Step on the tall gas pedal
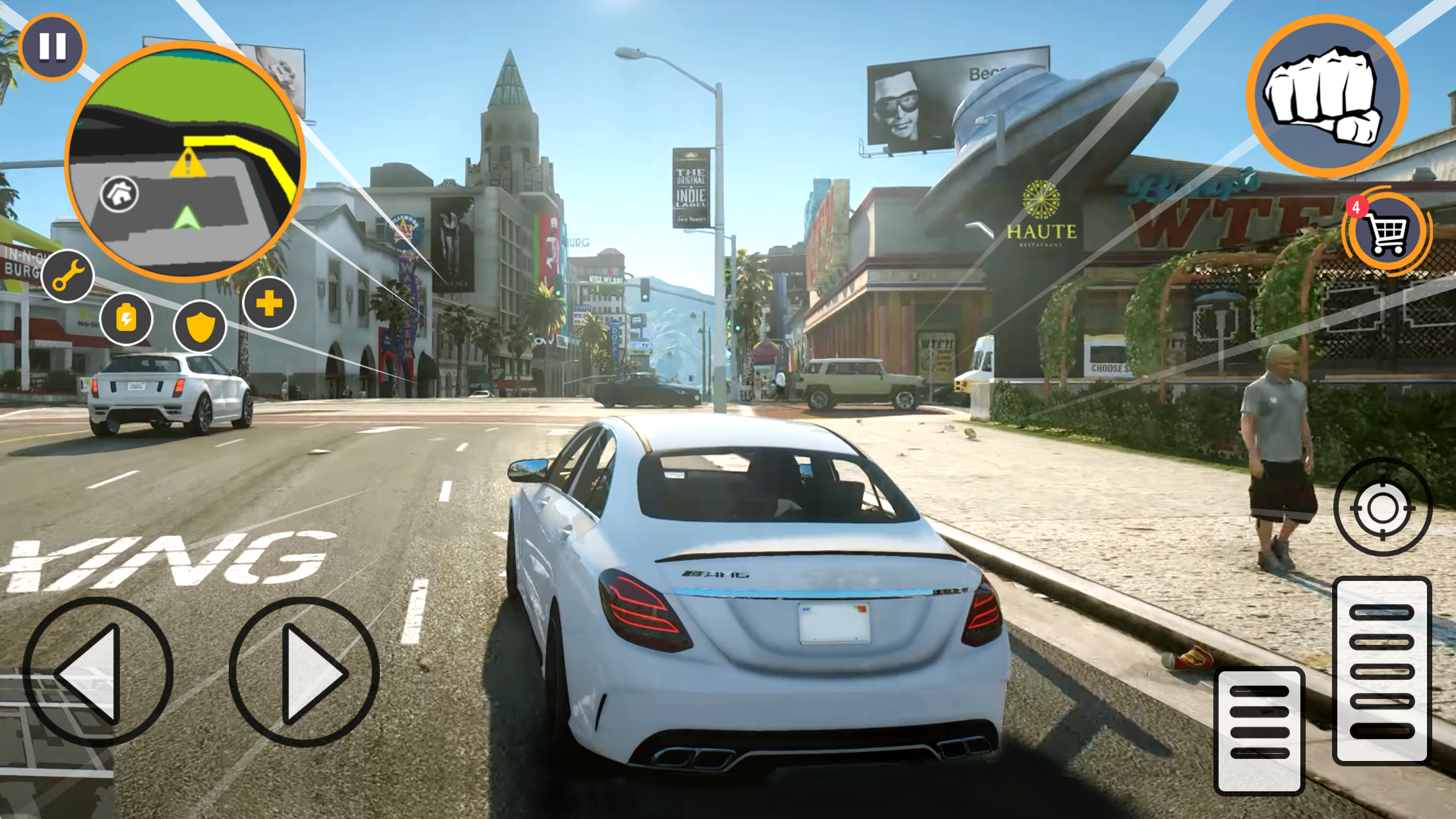Viewport: 1456px width, 819px height. (x=1381, y=671)
